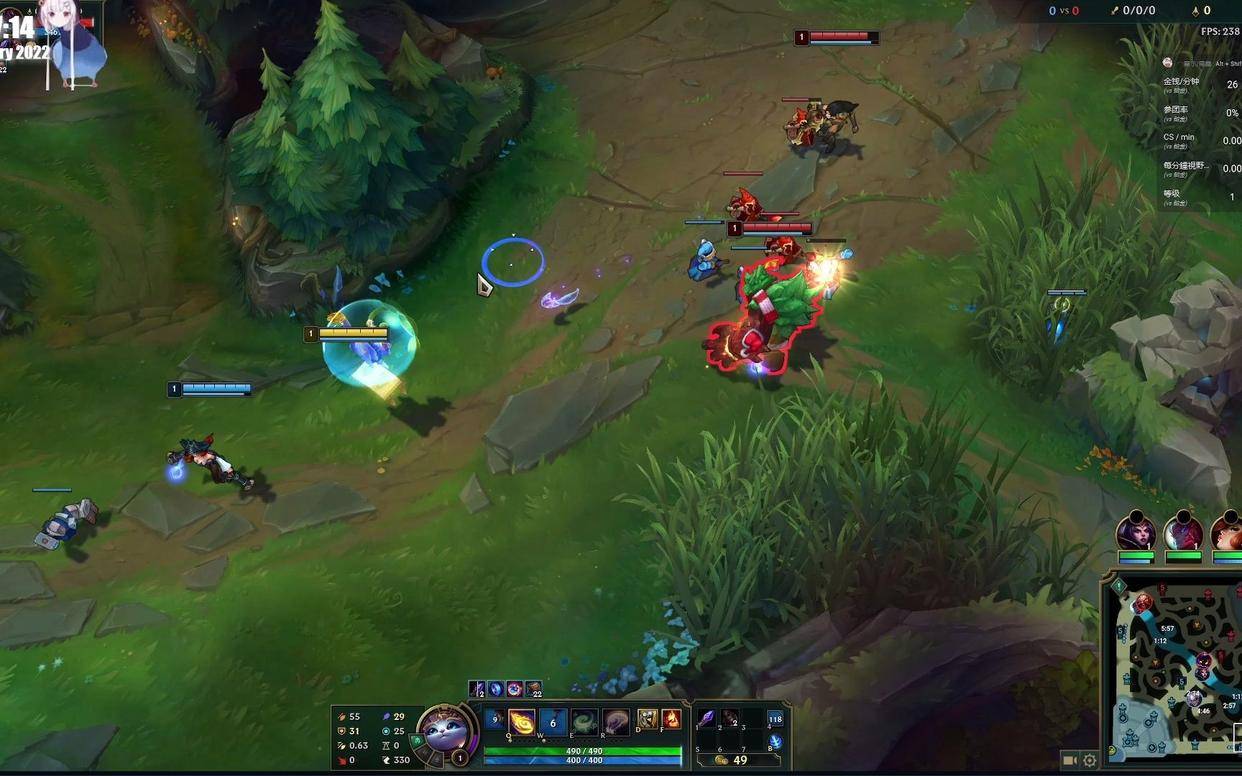Toggle the camera lock button
The image size is (1242, 776).
[x=1070, y=761]
